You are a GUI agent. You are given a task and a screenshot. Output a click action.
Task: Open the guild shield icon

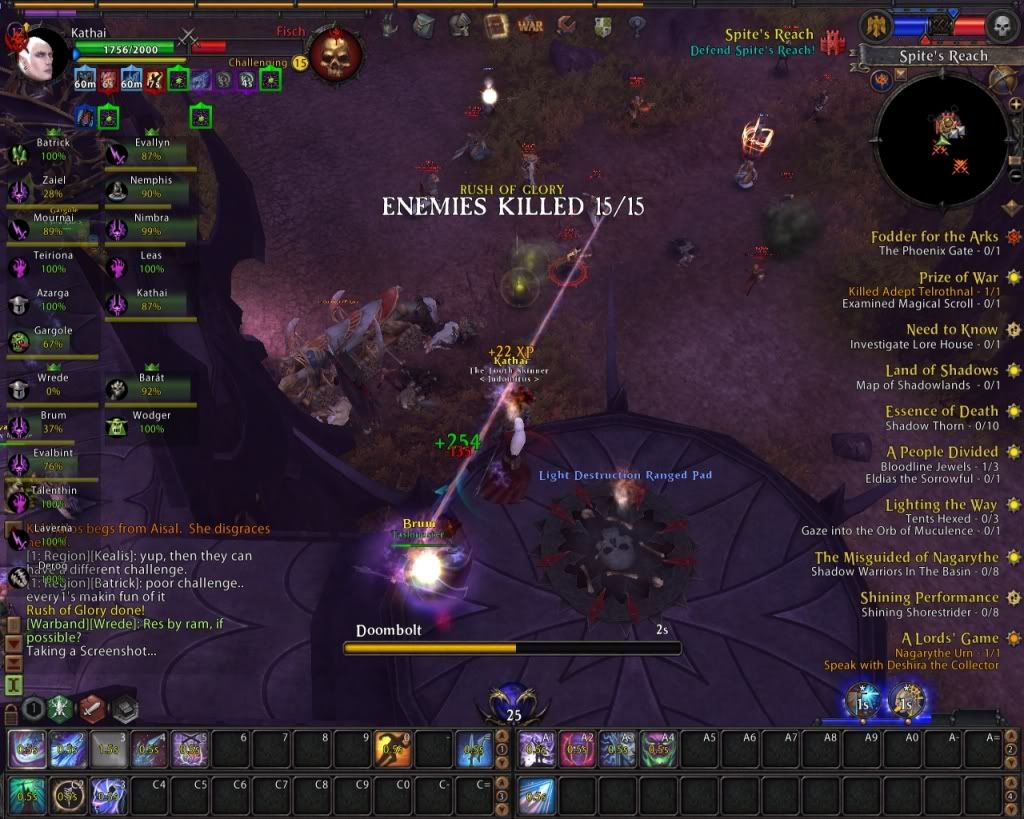(602, 25)
